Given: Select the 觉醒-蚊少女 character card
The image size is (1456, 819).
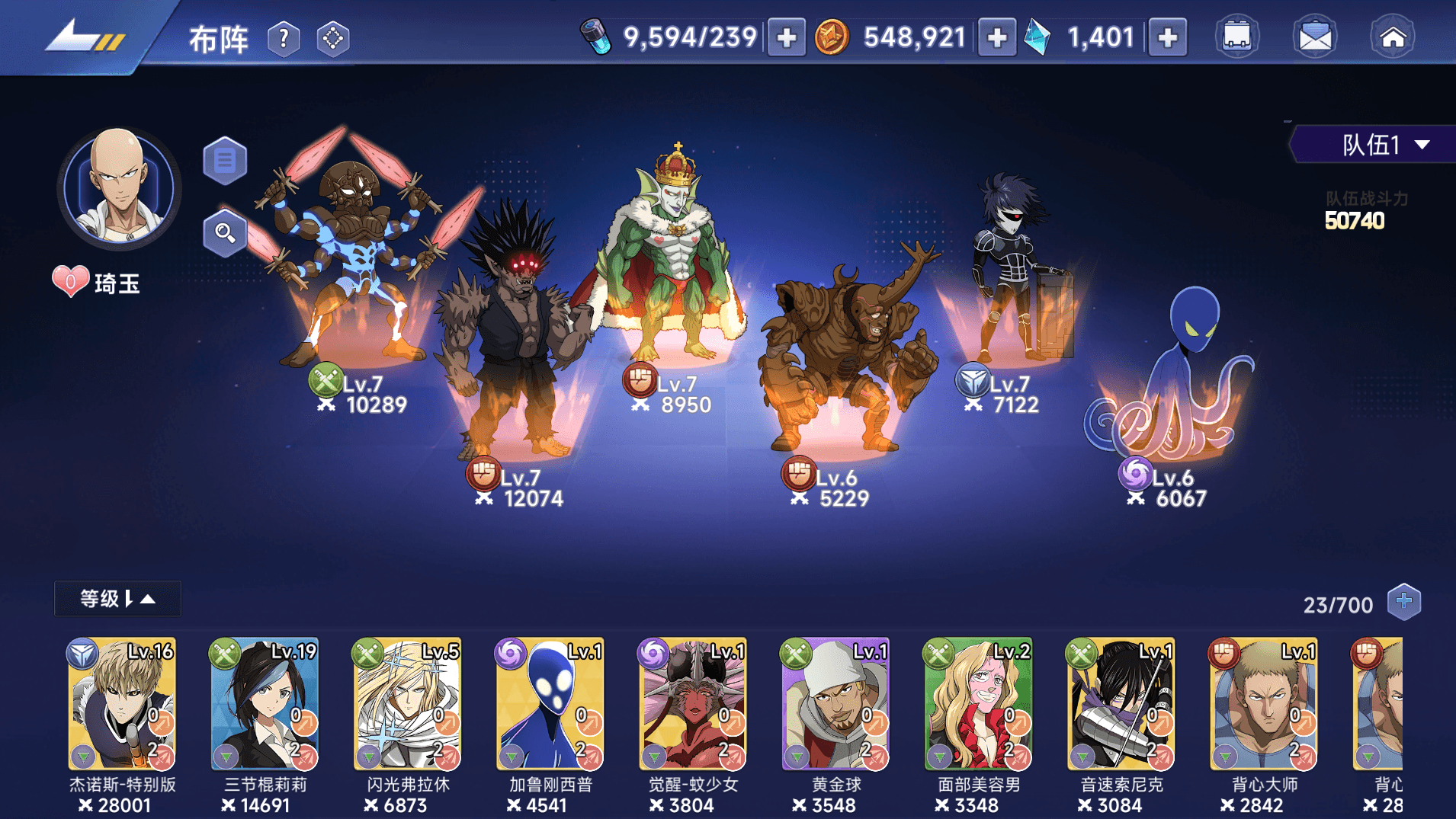Looking at the screenshot, I should tap(692, 705).
